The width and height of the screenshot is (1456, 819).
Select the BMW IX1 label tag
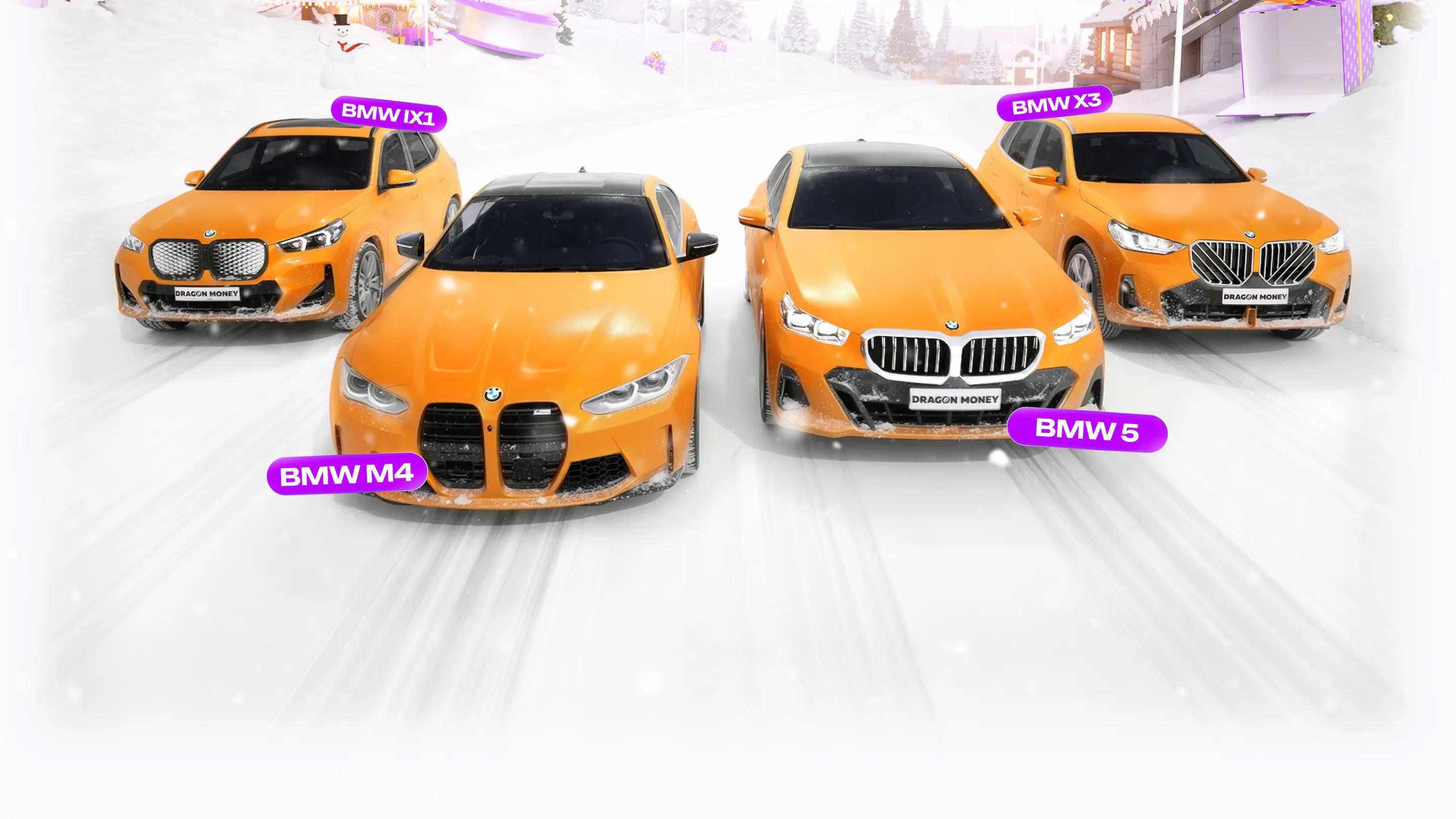pyautogui.click(x=388, y=114)
